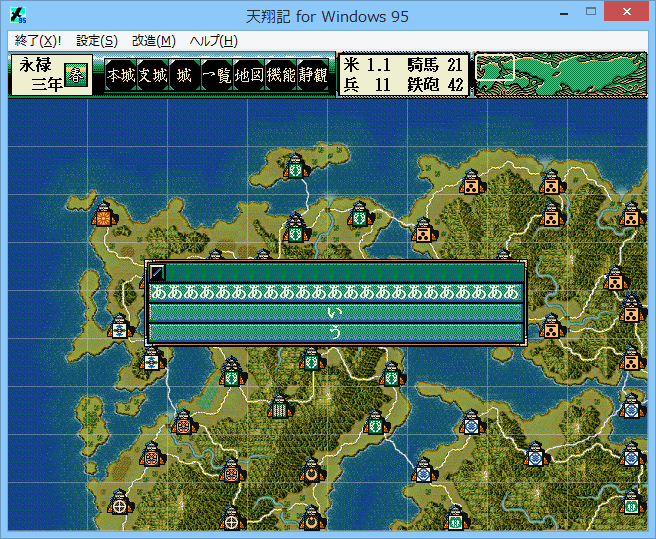Open the 設定(S) menu

(x=97, y=41)
